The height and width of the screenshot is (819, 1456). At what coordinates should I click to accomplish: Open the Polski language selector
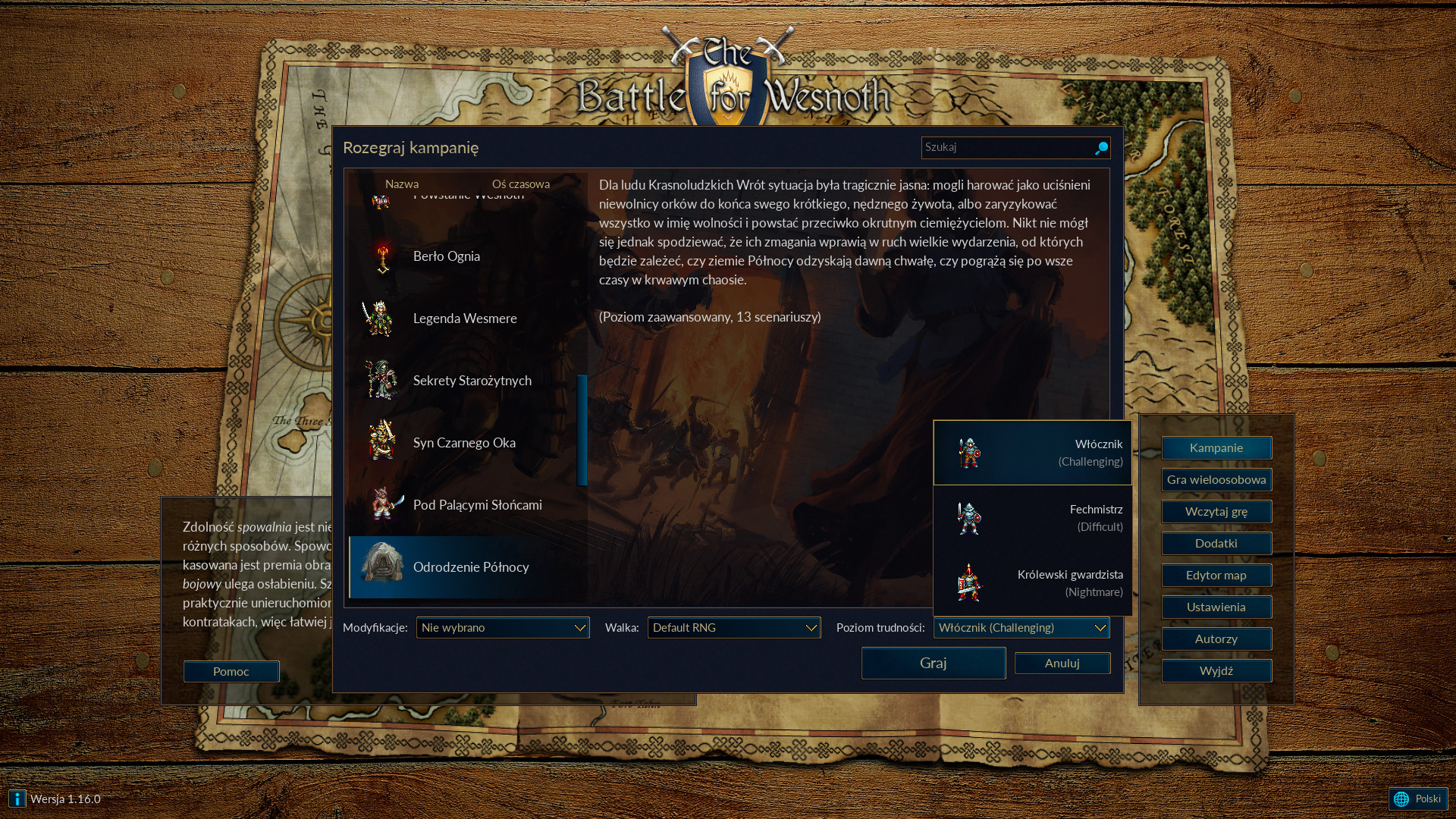(x=1418, y=799)
